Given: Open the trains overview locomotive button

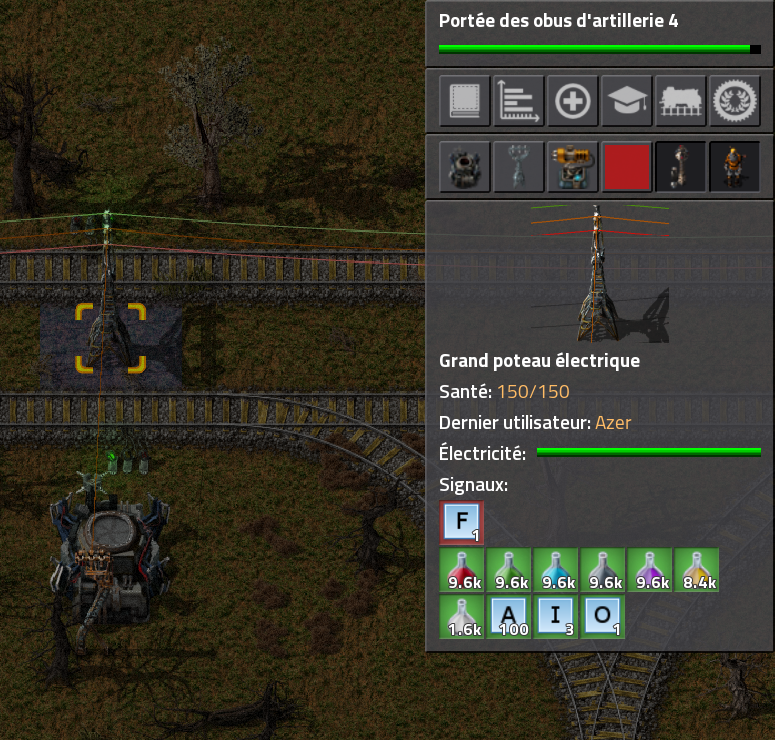Looking at the screenshot, I should [681, 101].
